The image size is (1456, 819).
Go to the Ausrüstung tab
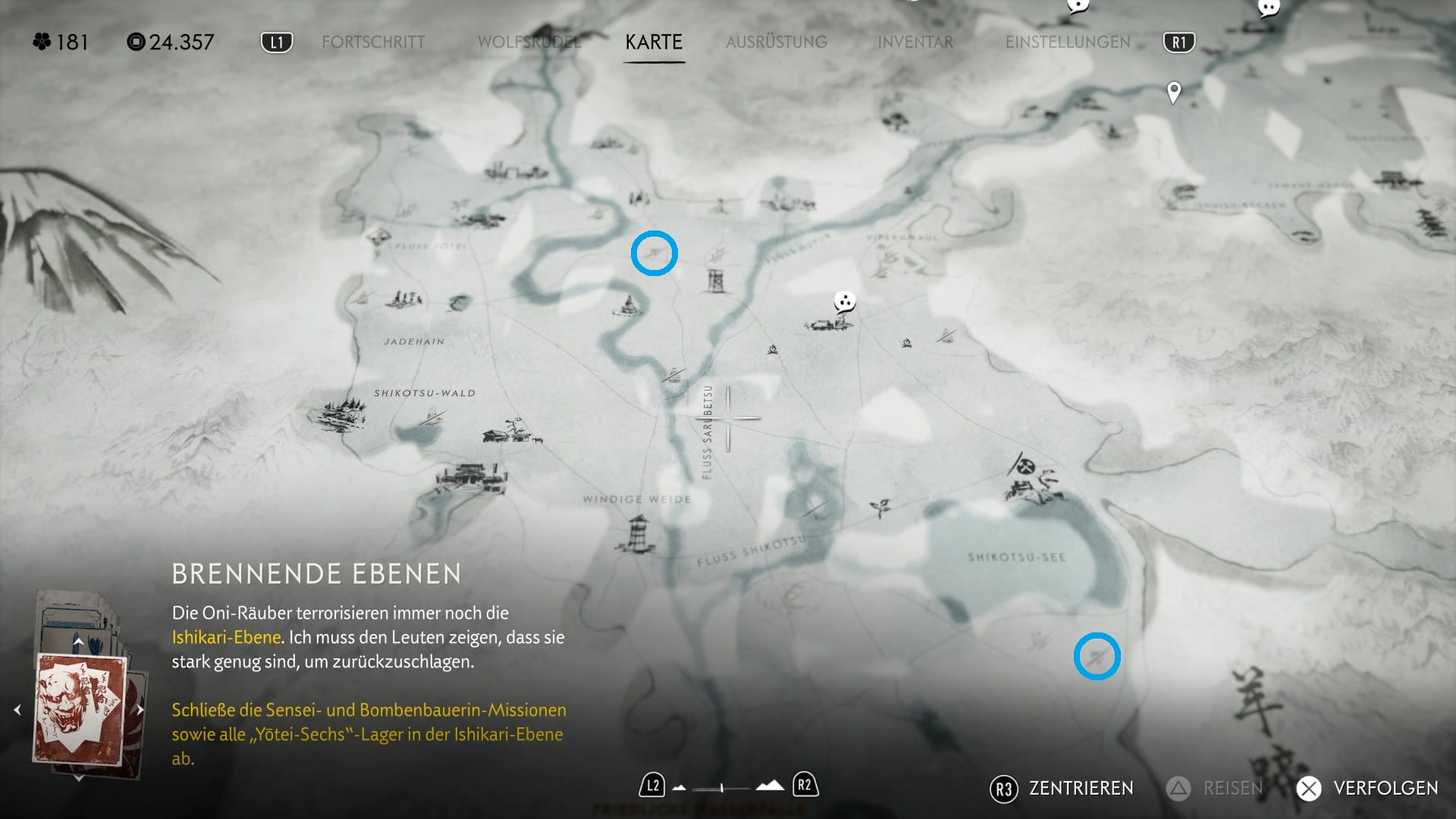click(777, 42)
